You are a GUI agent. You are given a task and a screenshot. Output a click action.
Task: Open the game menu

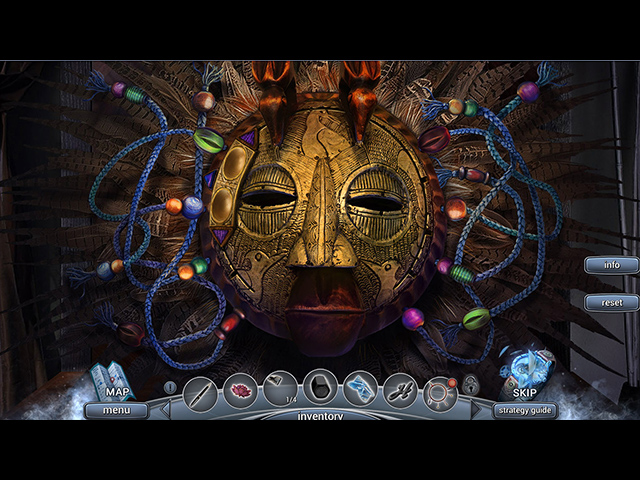tap(116, 409)
